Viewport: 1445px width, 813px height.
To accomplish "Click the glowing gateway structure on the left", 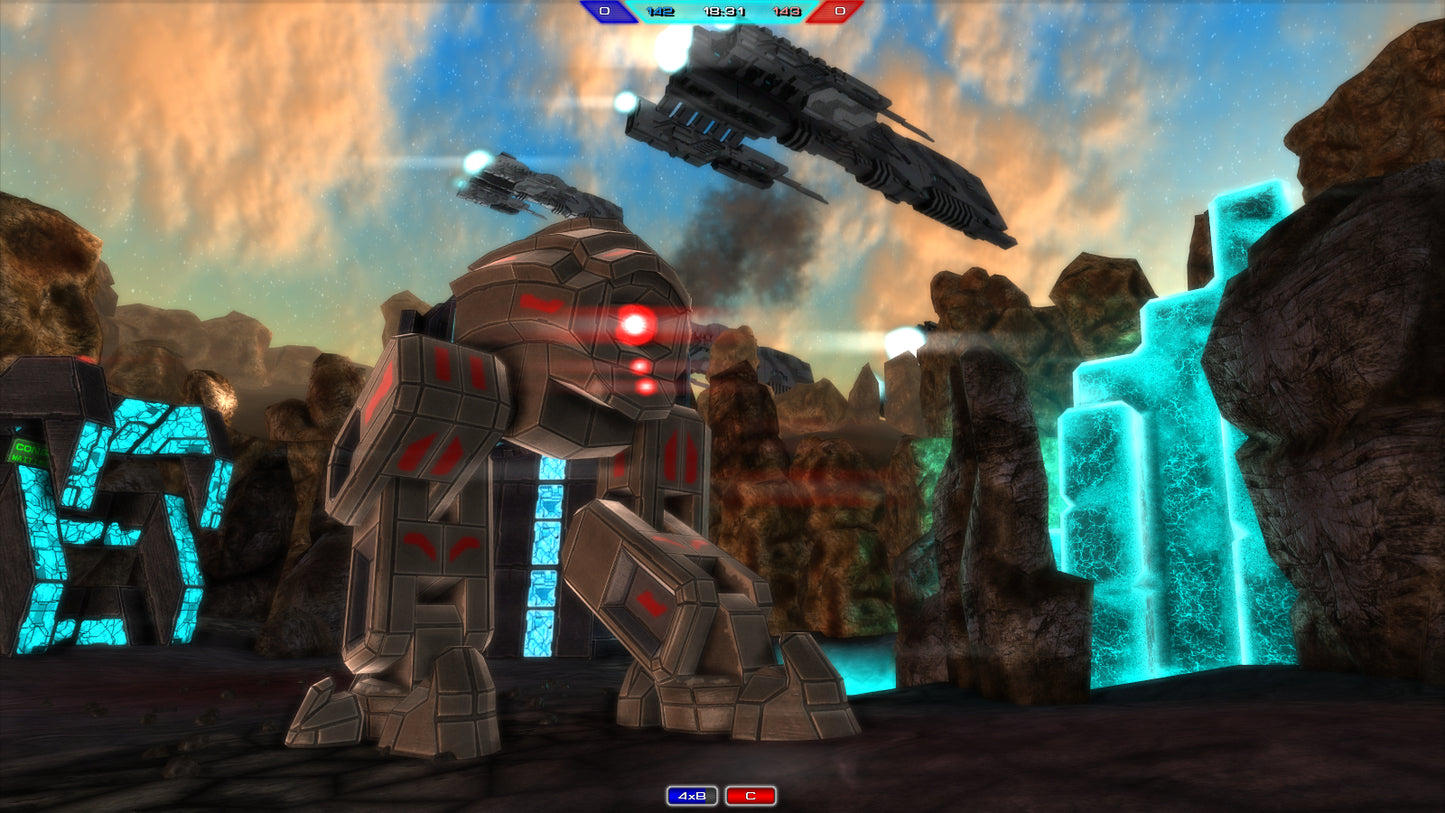I will pyautogui.click(x=110, y=520).
